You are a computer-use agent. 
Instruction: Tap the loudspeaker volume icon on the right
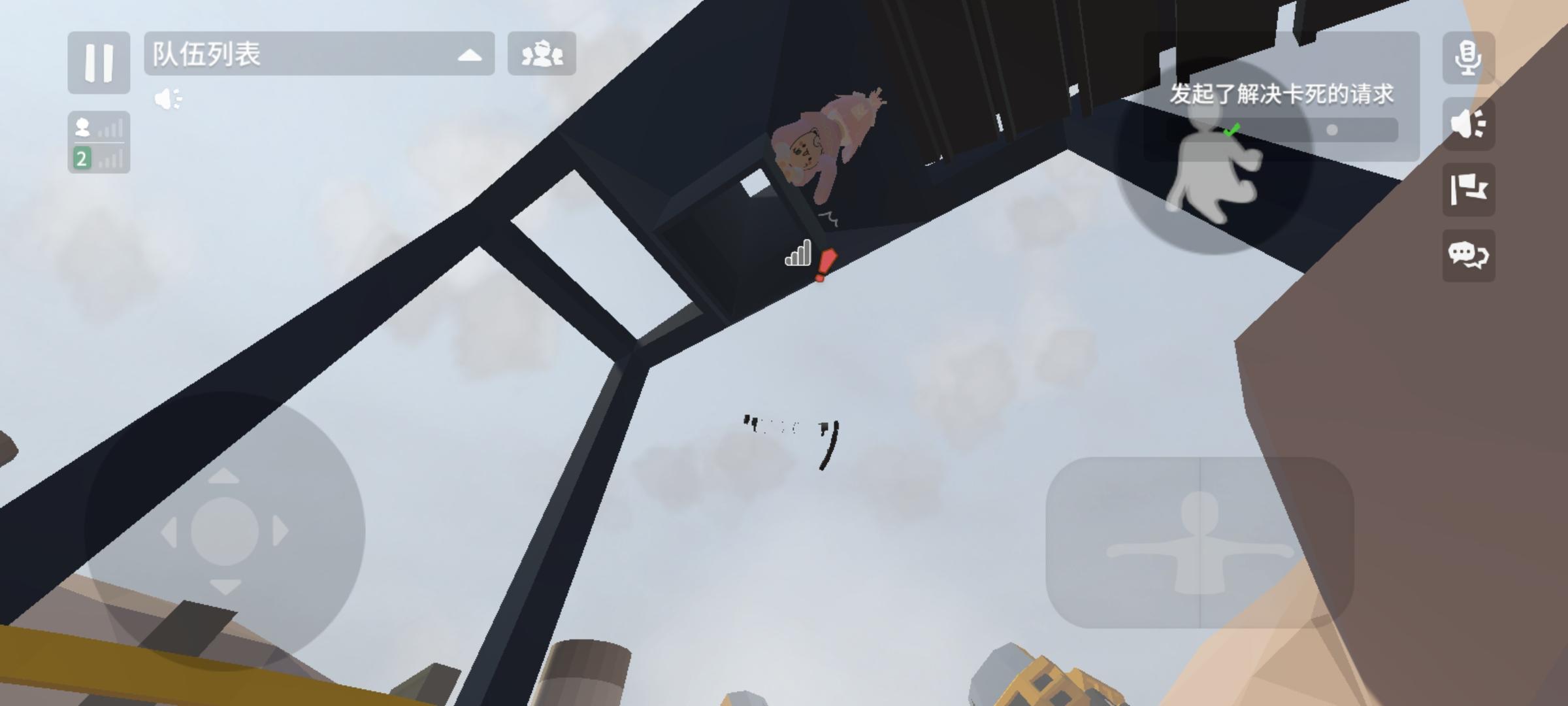coord(1468,126)
